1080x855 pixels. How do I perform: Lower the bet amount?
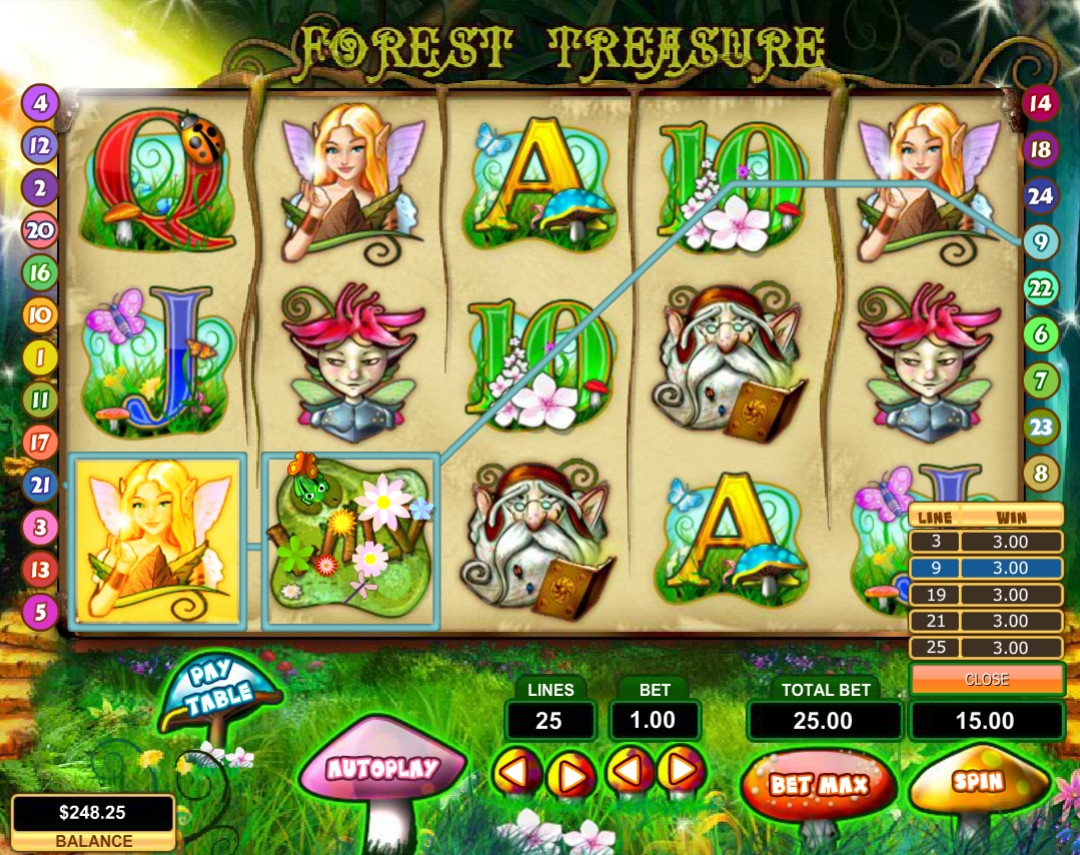click(629, 771)
